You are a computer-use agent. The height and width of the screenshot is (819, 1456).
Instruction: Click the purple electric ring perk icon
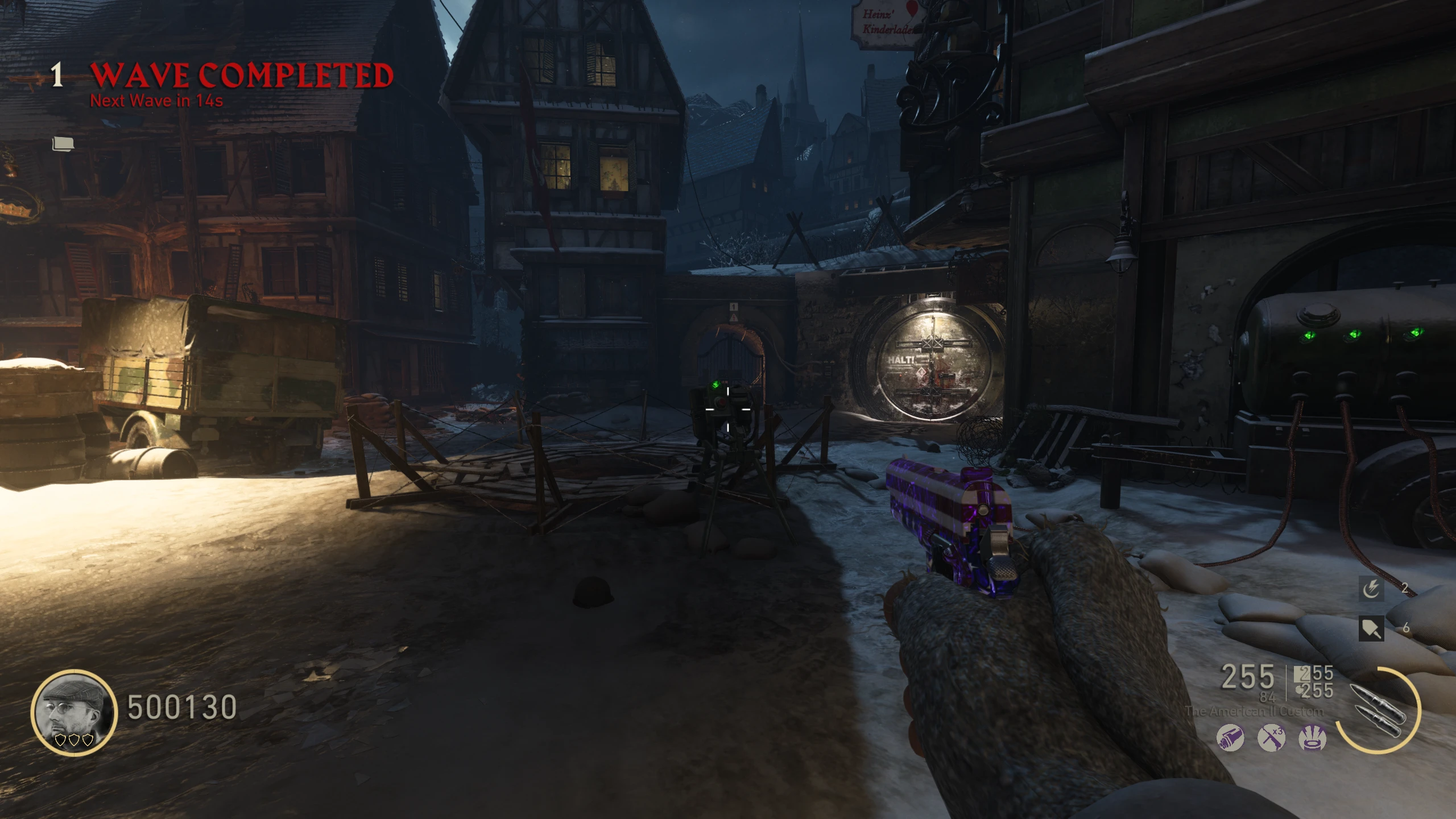[1313, 739]
